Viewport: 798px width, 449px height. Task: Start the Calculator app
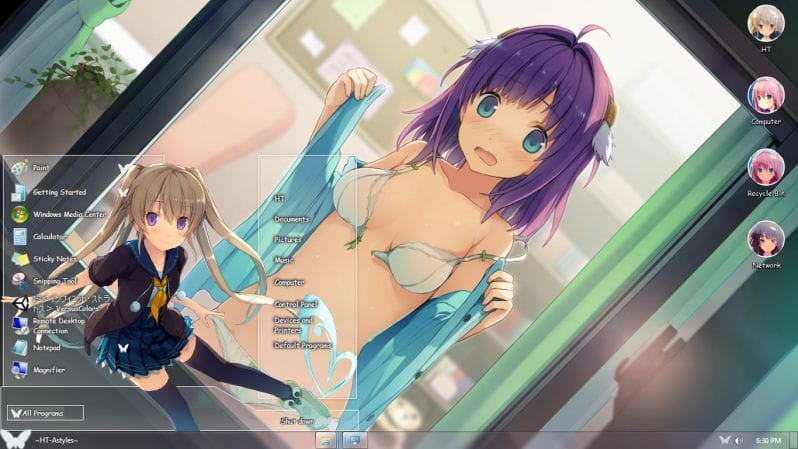[48, 237]
